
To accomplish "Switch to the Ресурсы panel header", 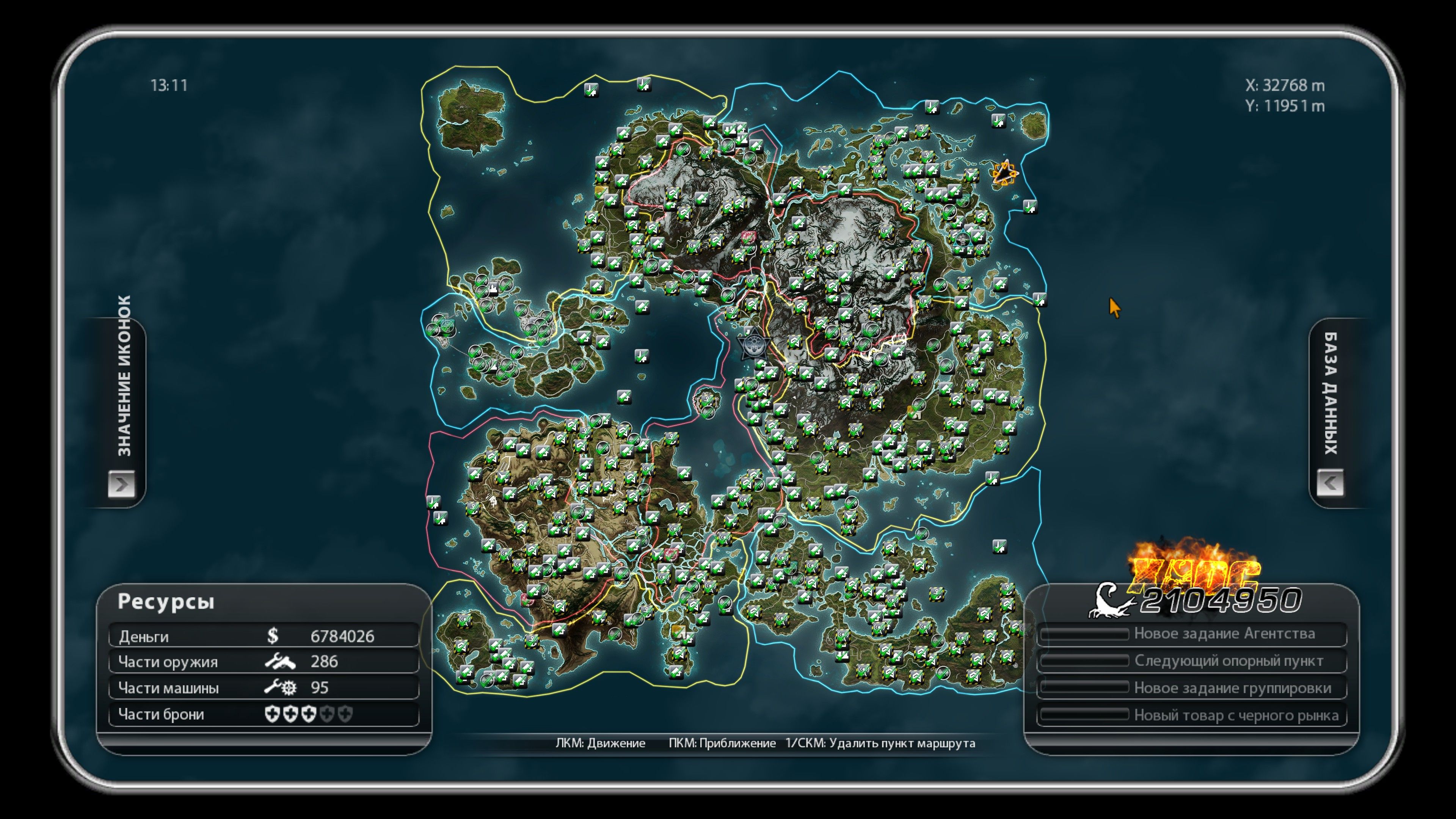I will [x=166, y=602].
